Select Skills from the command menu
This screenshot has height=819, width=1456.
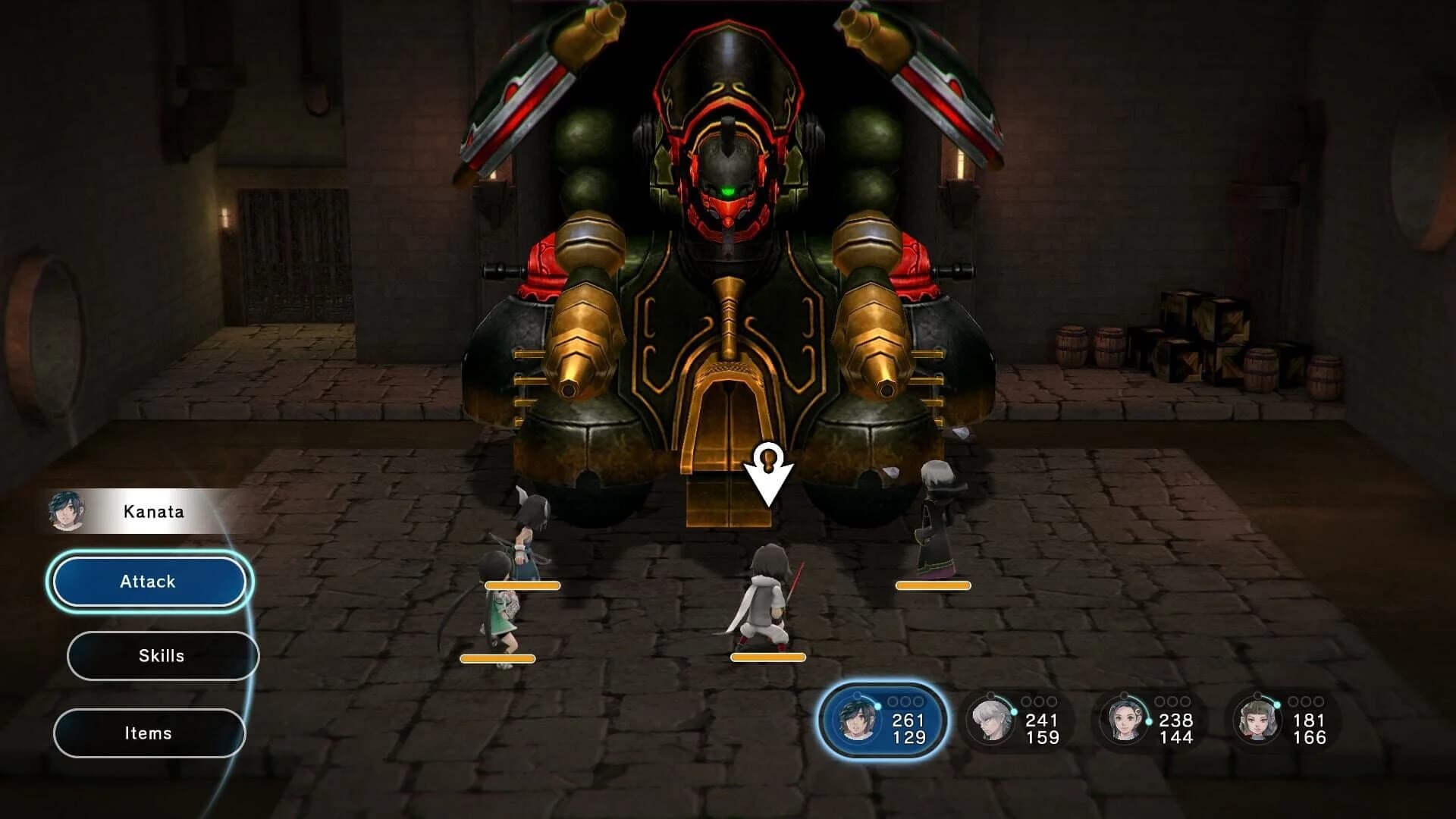click(162, 655)
